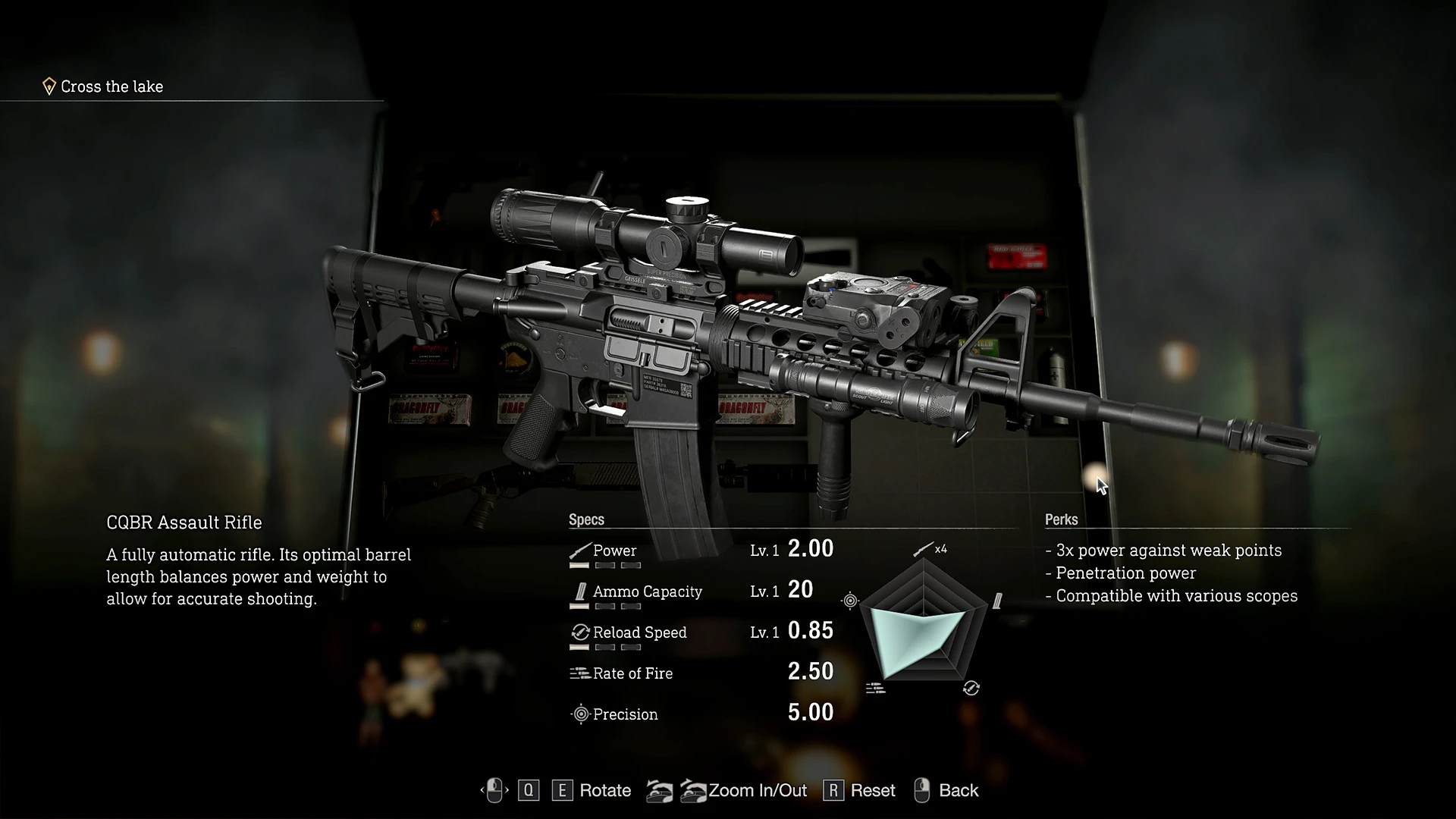This screenshot has height=819, width=1456.
Task: Click the Back label in the bottom bar
Action: tap(958, 790)
